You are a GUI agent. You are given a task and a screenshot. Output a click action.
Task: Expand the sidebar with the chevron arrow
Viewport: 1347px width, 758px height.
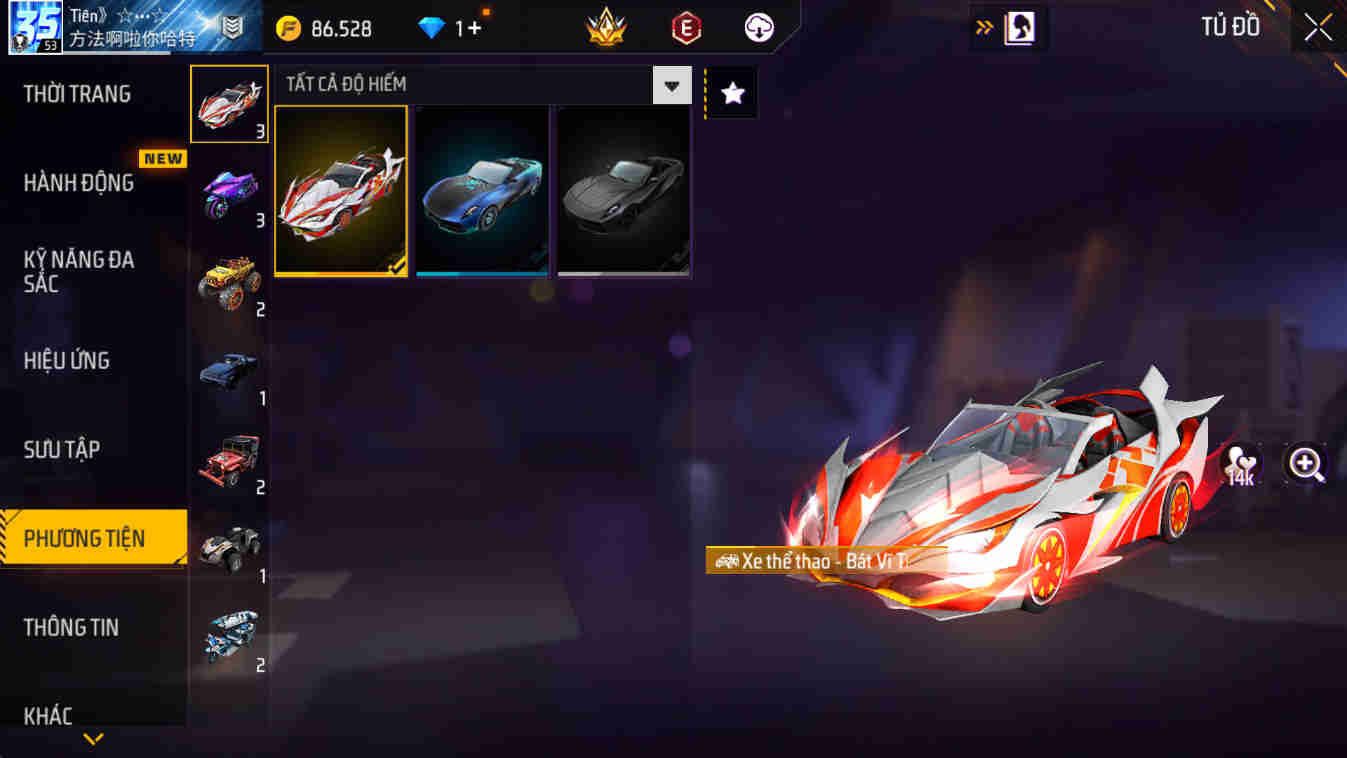pos(93,740)
